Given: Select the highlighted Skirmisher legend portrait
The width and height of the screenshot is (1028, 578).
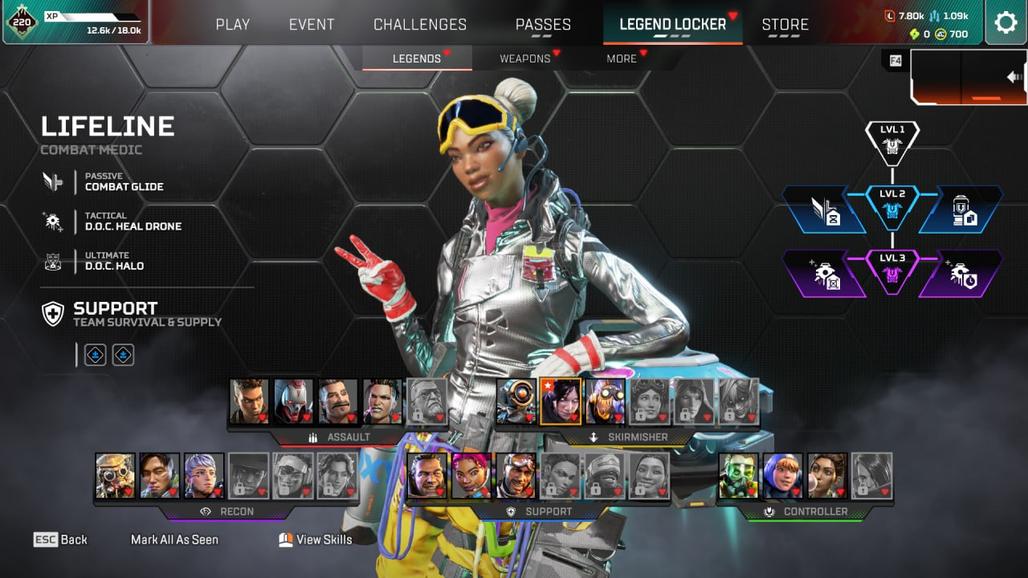Looking at the screenshot, I should click(560, 401).
